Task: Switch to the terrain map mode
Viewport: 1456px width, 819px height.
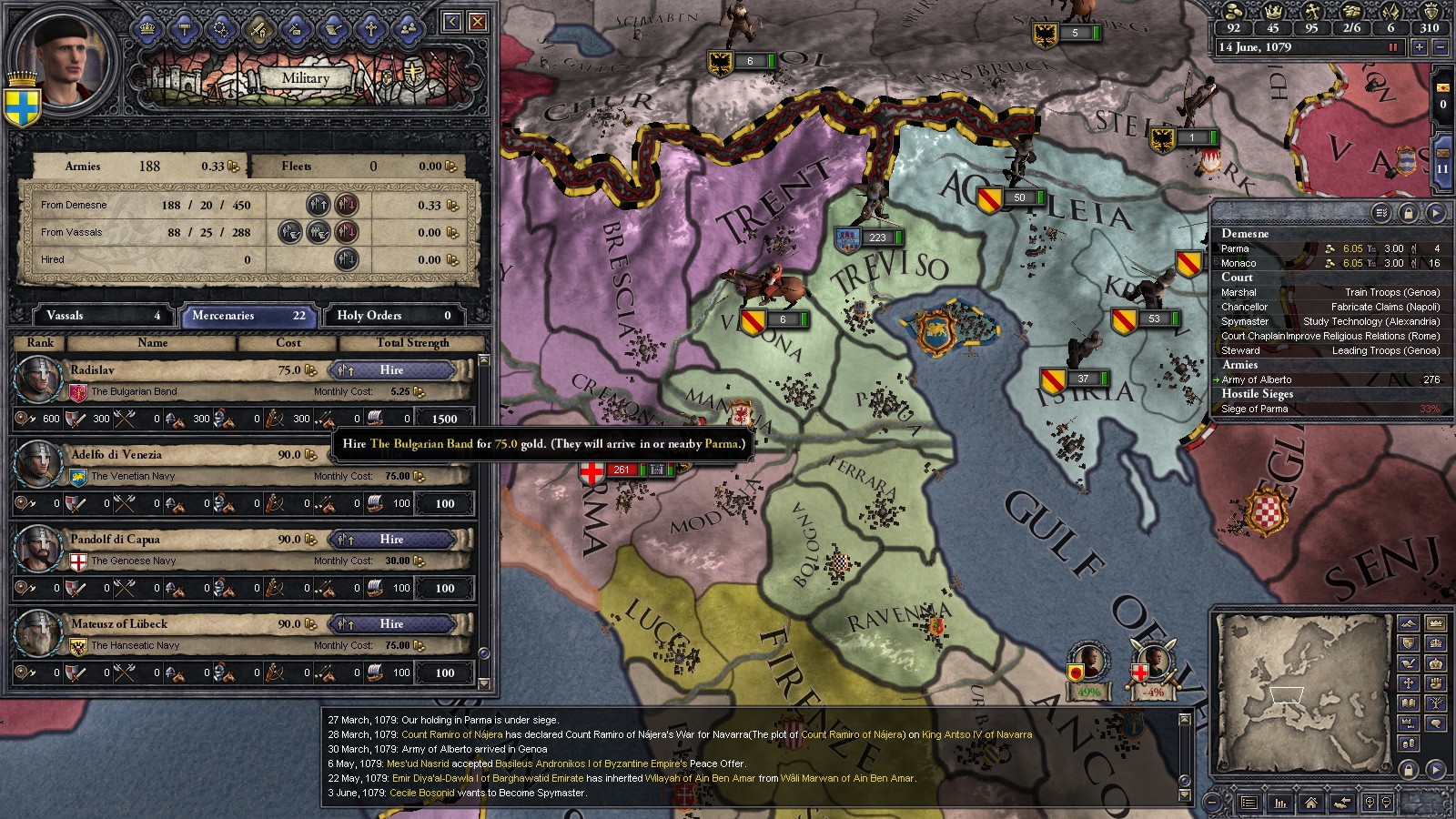Action: 1409,623
